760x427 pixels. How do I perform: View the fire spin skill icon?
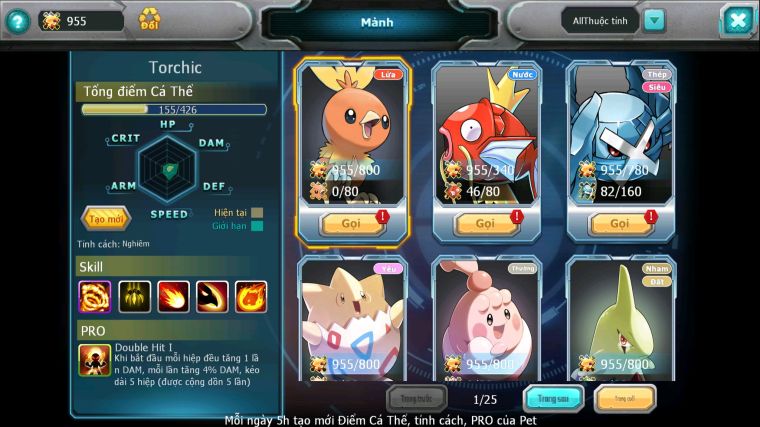point(94,296)
